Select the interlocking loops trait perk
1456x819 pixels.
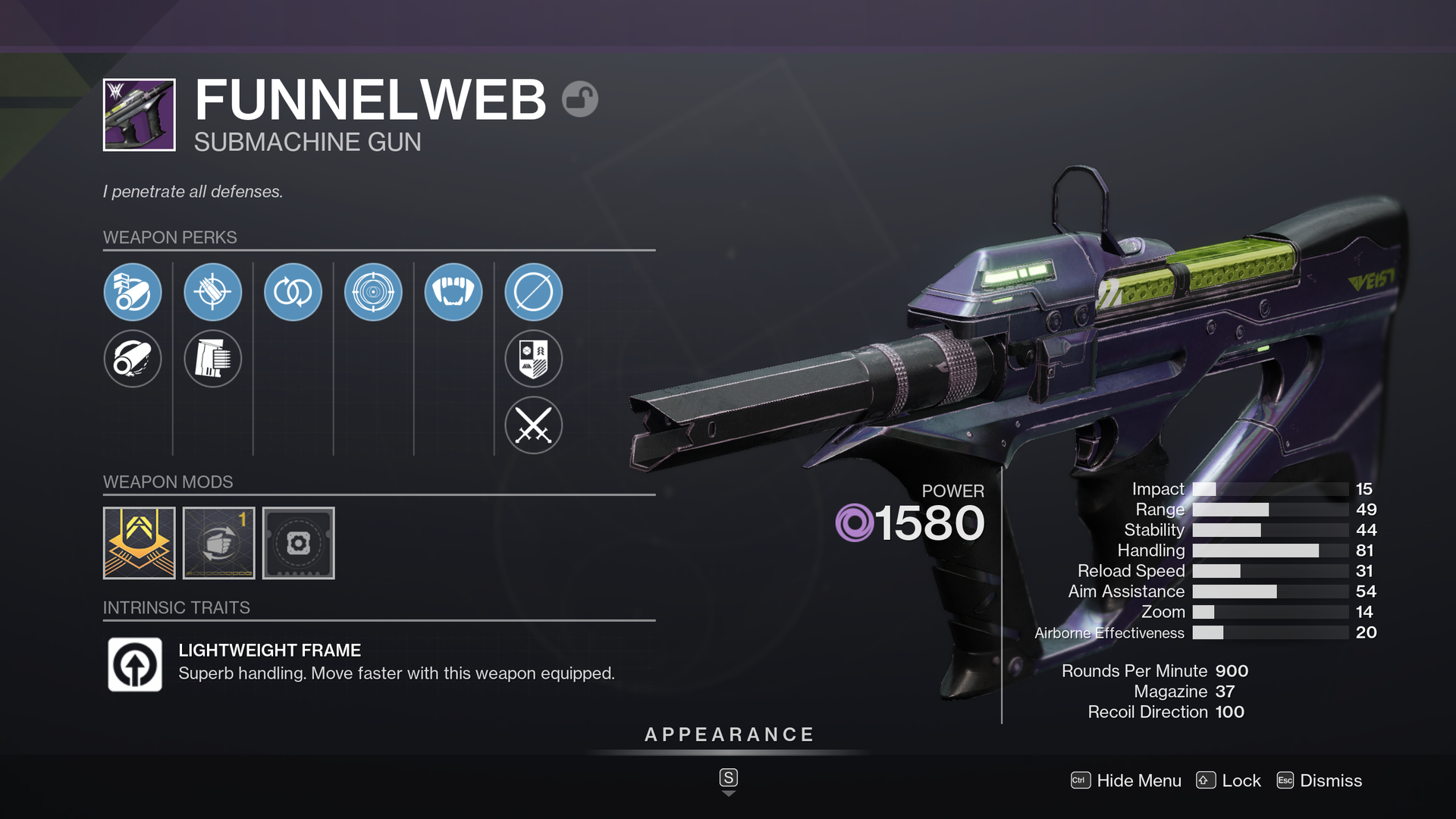click(x=293, y=291)
